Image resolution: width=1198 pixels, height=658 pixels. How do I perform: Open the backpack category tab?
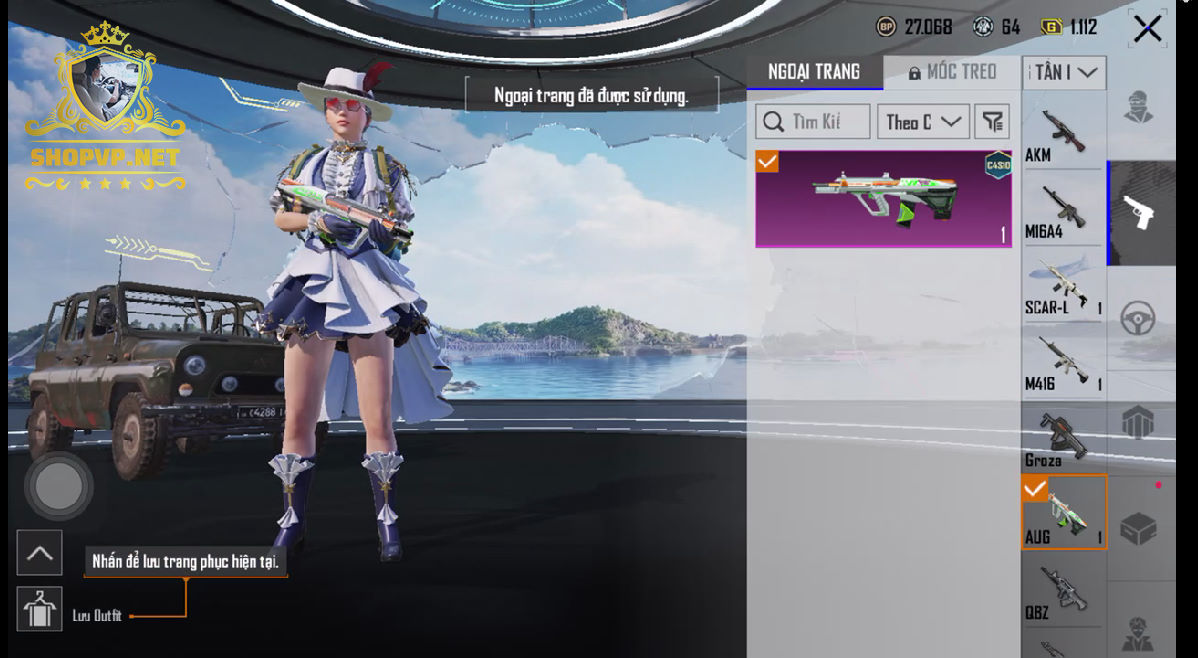pos(1139,423)
